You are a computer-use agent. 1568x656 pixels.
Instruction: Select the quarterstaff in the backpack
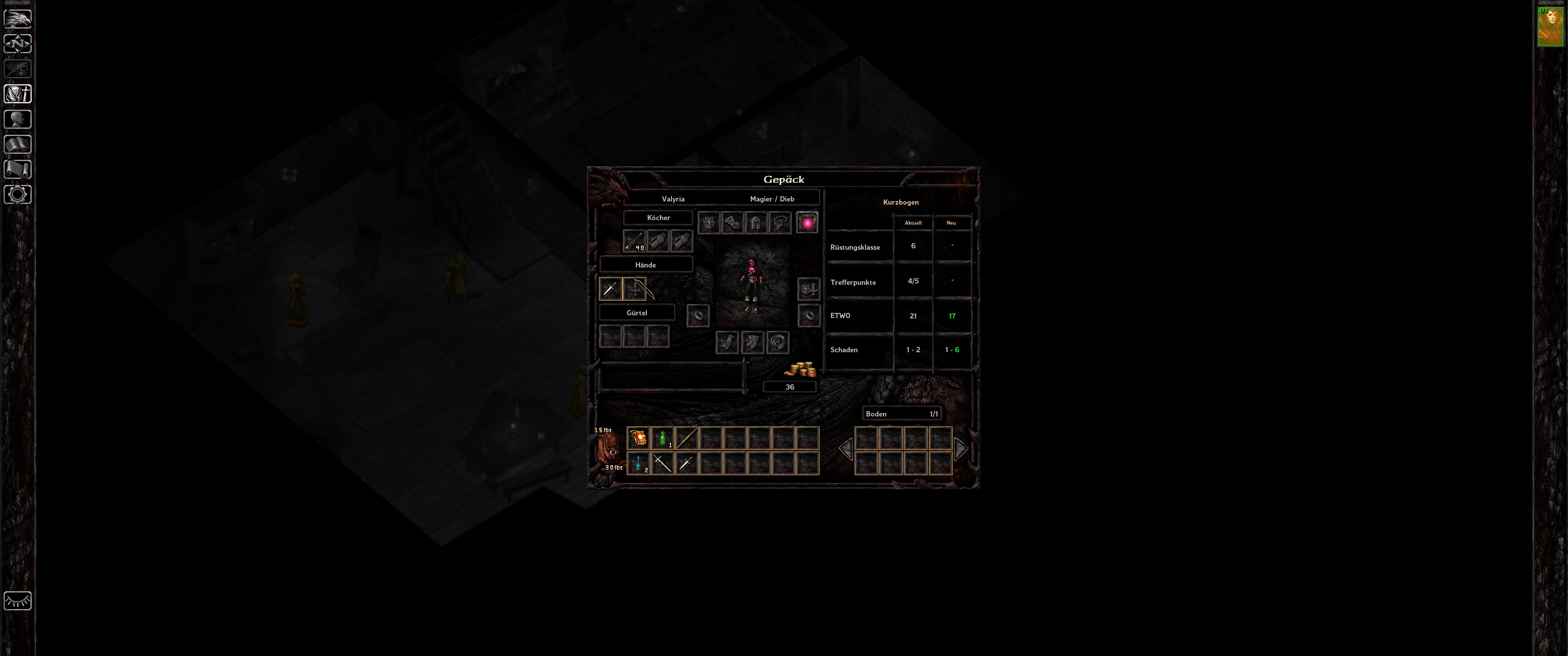pyautogui.click(x=686, y=438)
